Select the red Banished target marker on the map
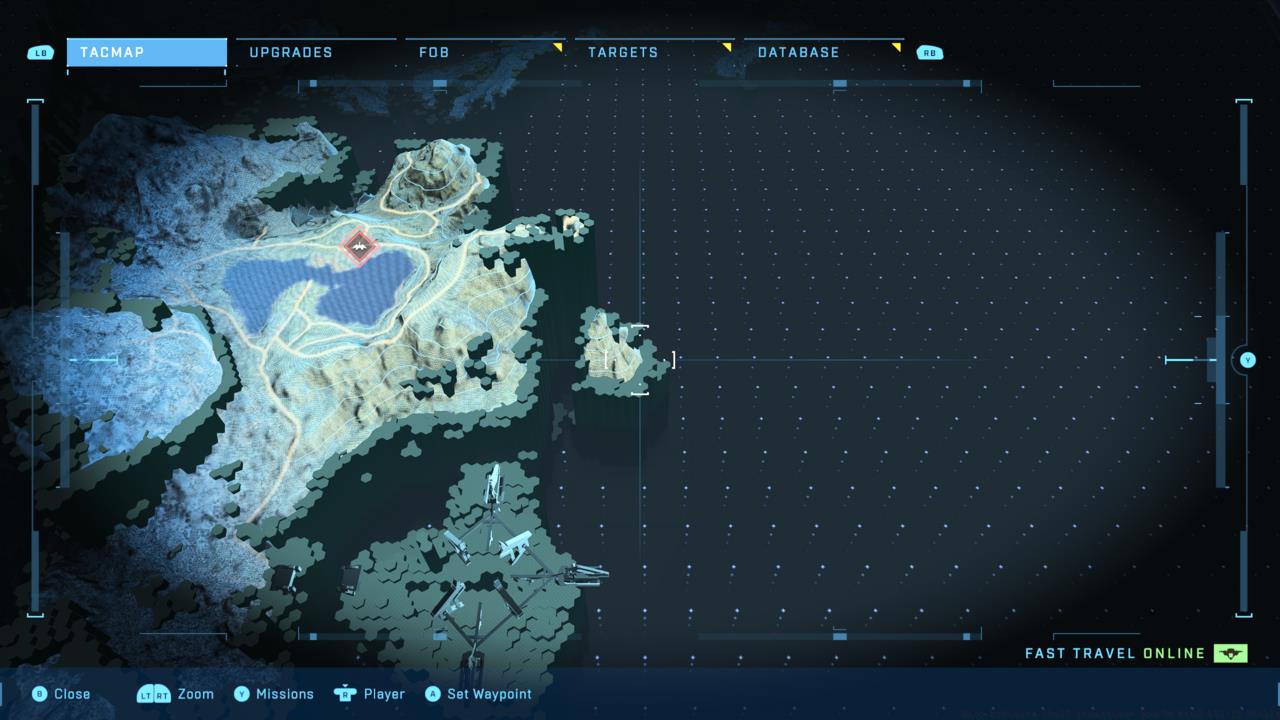 360,246
